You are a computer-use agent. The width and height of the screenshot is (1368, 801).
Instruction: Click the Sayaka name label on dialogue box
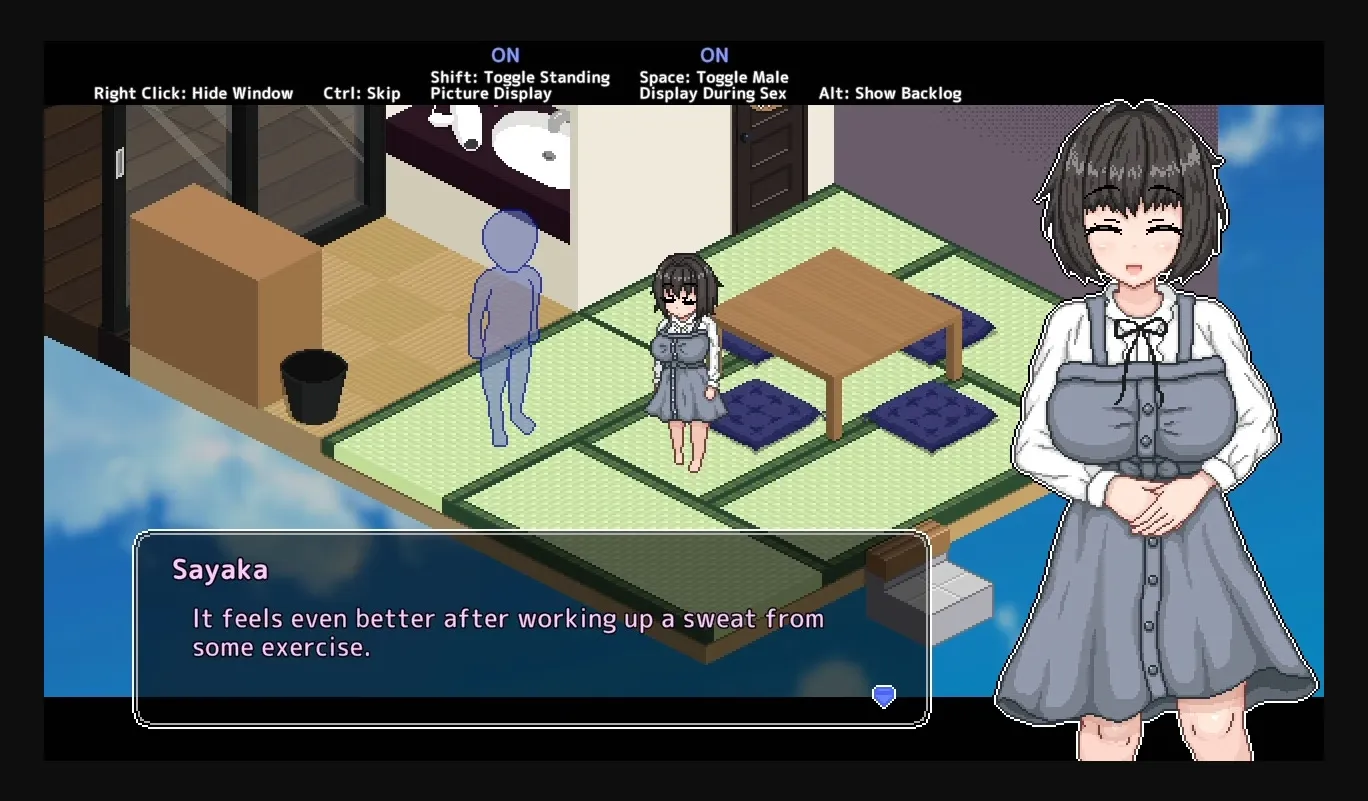click(x=222, y=570)
